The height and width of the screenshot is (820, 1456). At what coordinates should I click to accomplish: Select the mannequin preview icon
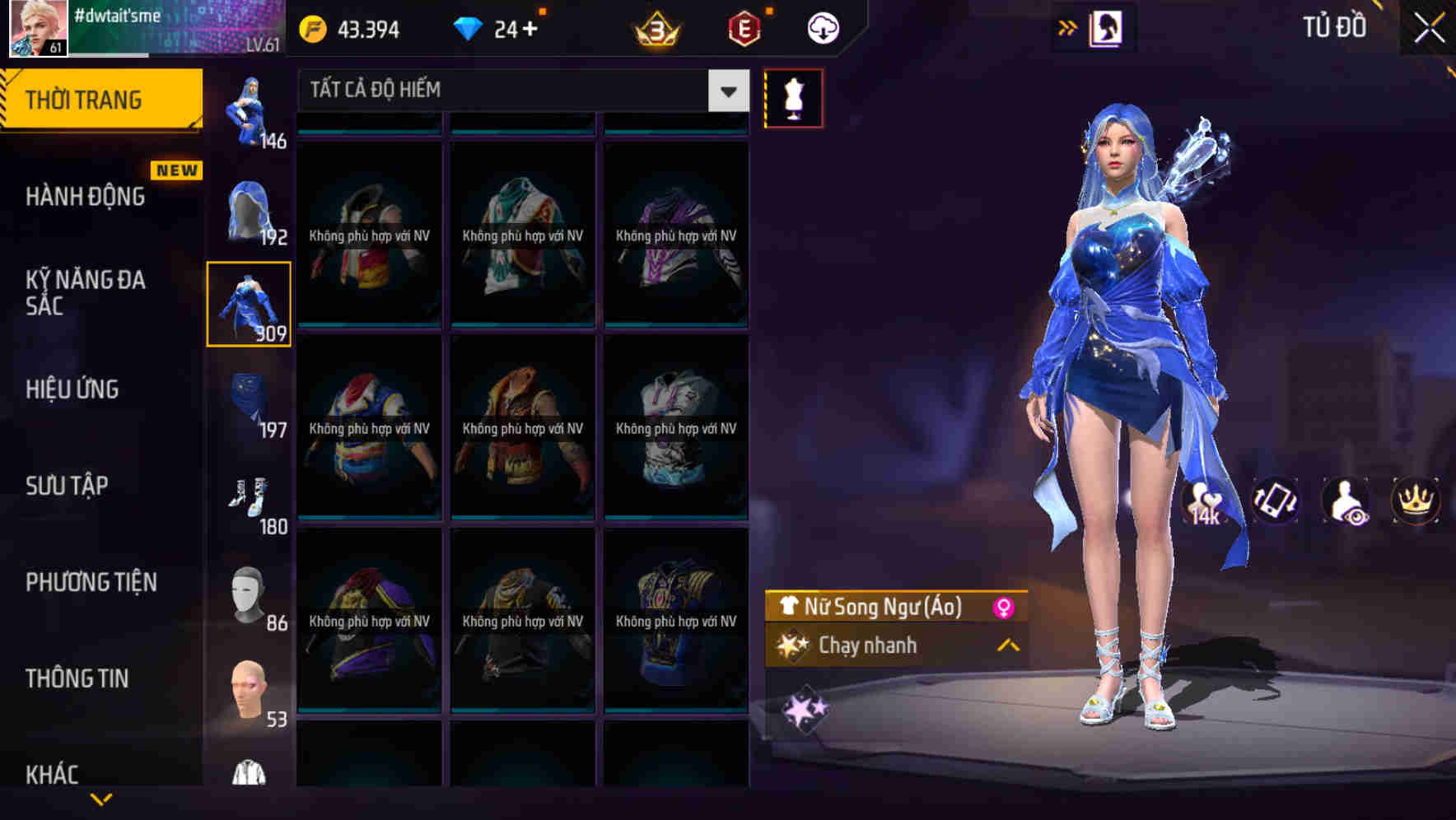click(793, 97)
